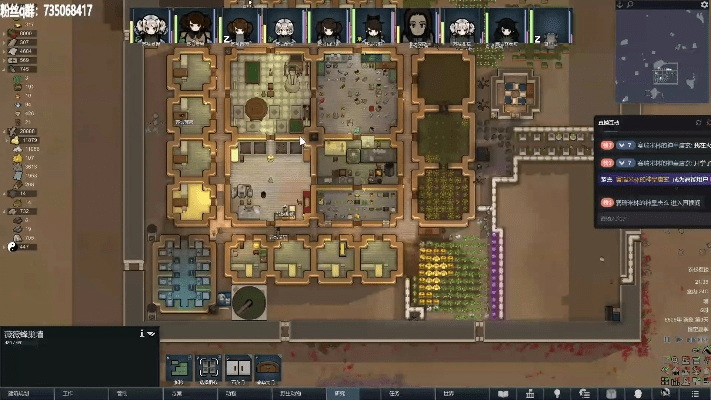This screenshot has height=400, width=711.
Task: Click the info 'i' button on selection panel
Action: point(141,334)
